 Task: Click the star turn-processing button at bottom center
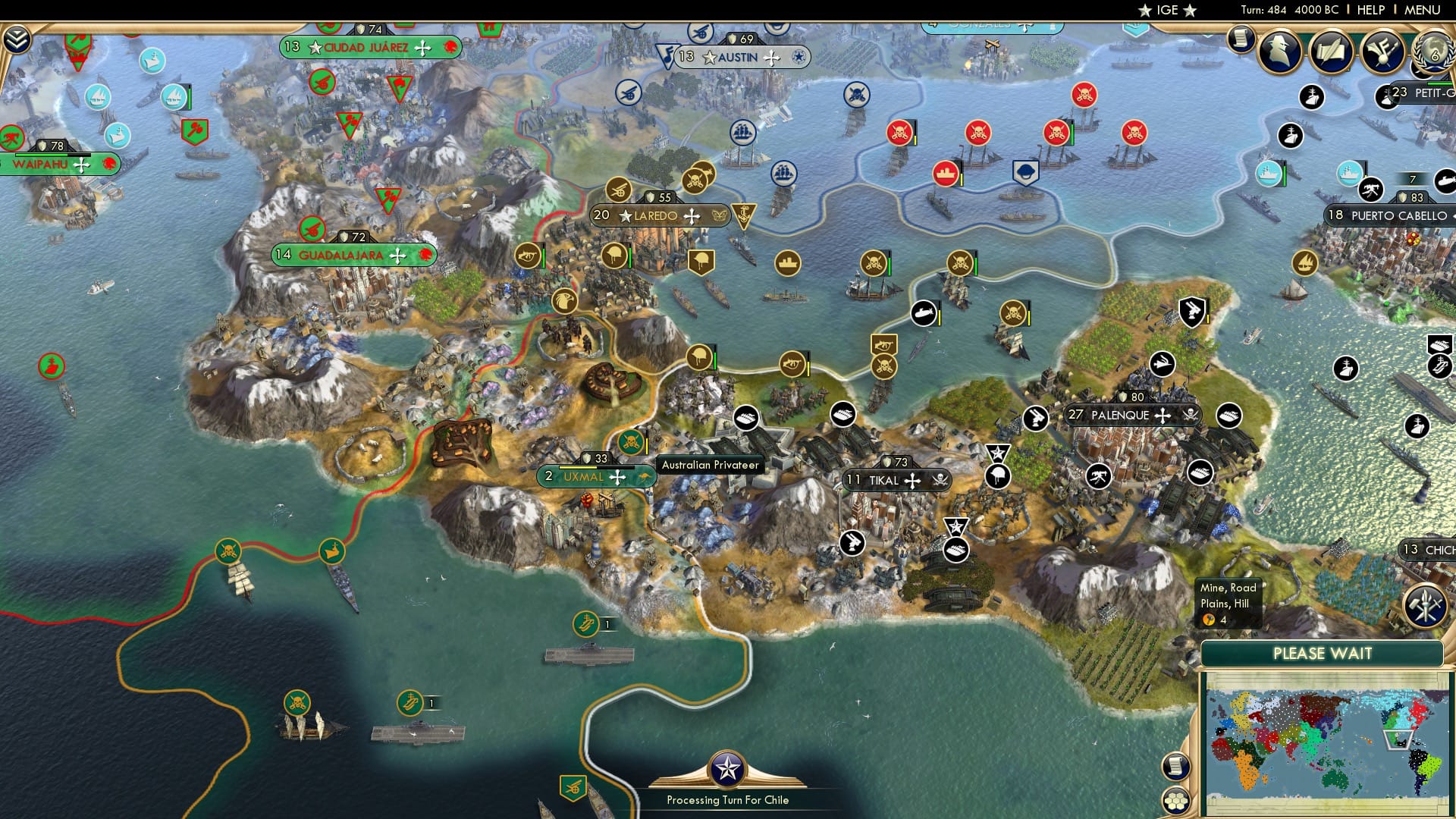[728, 767]
